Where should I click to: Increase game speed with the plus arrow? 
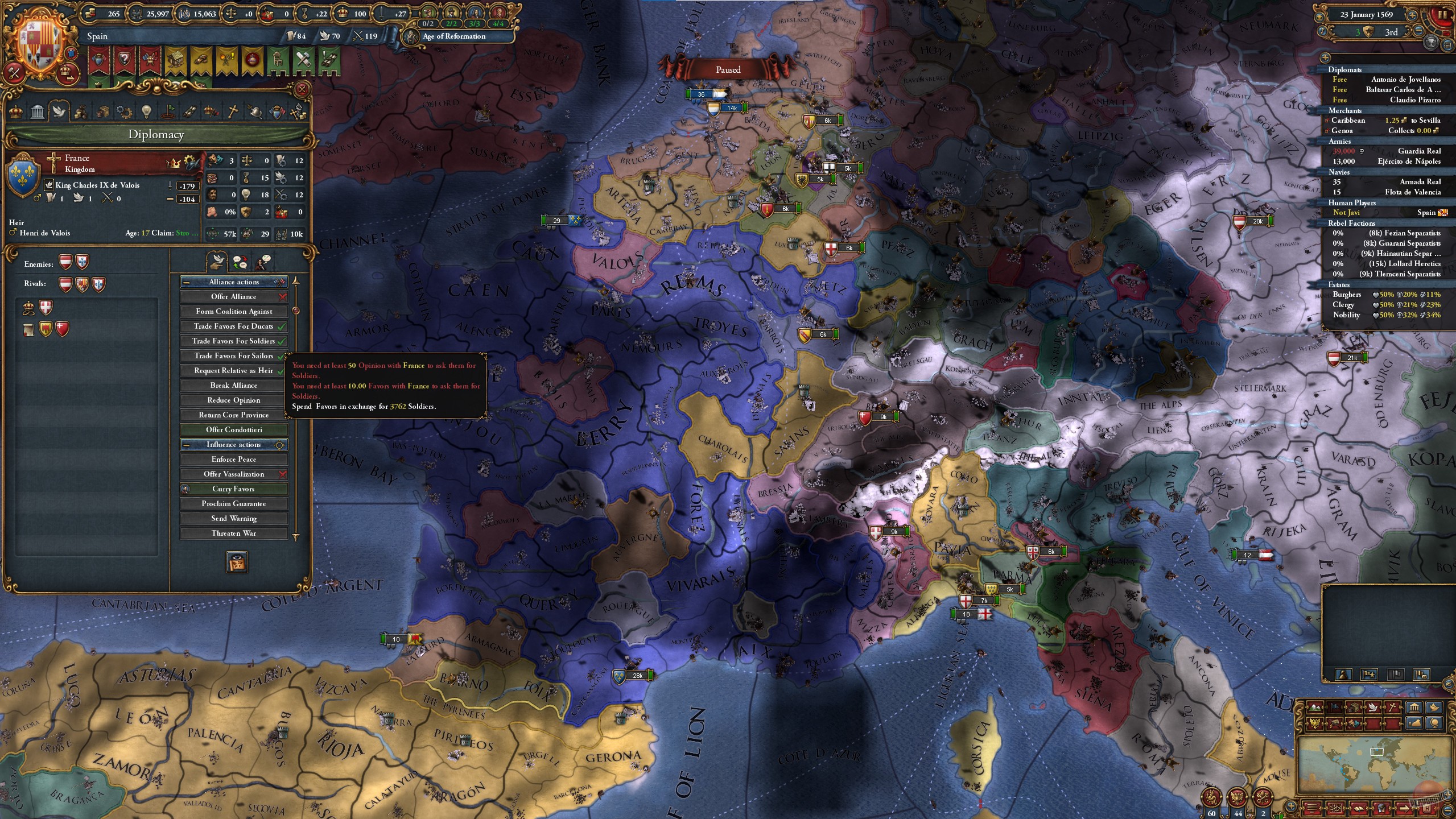pyautogui.click(x=1412, y=16)
